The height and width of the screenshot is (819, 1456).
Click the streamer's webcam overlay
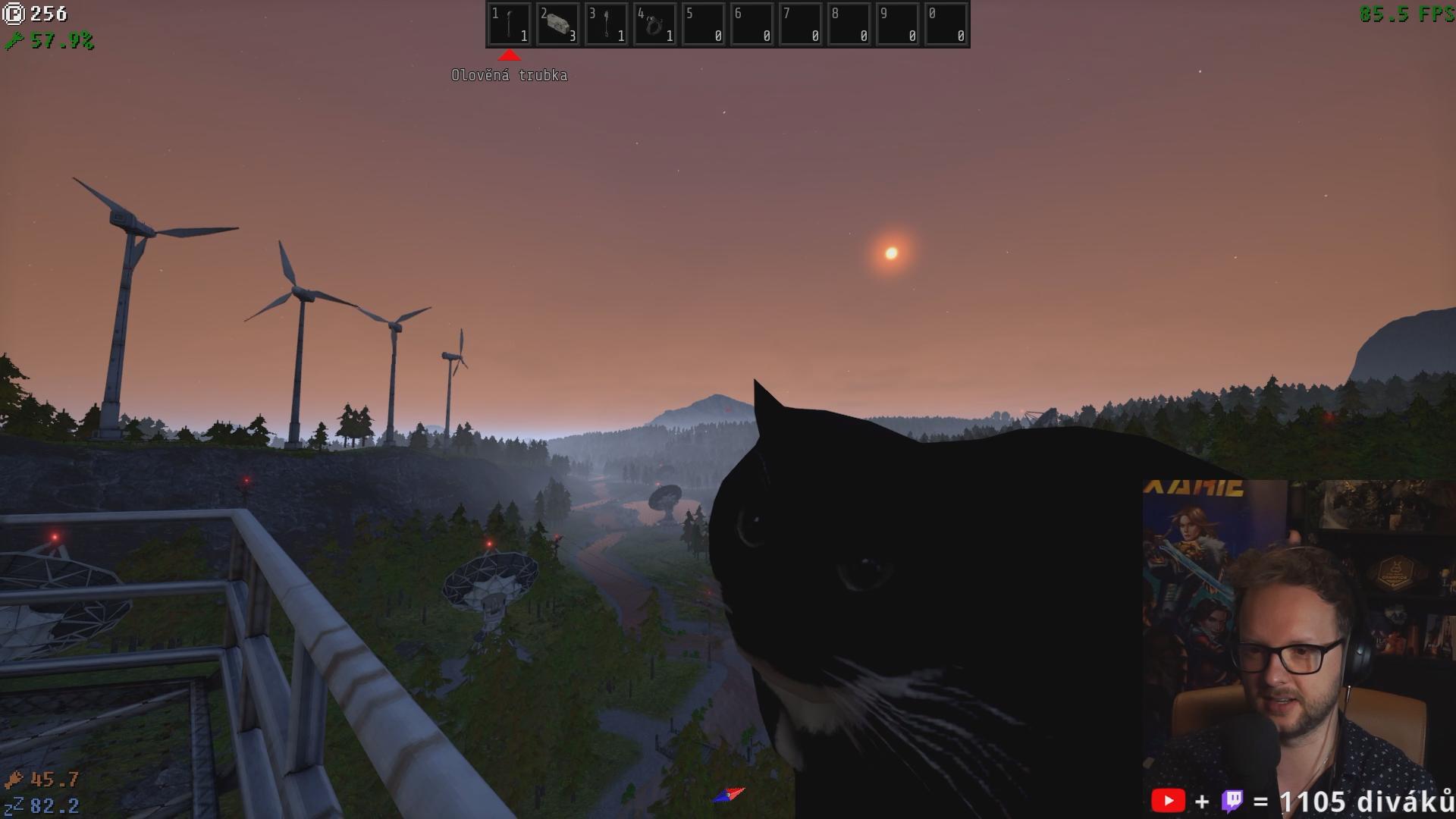[x=1298, y=645]
